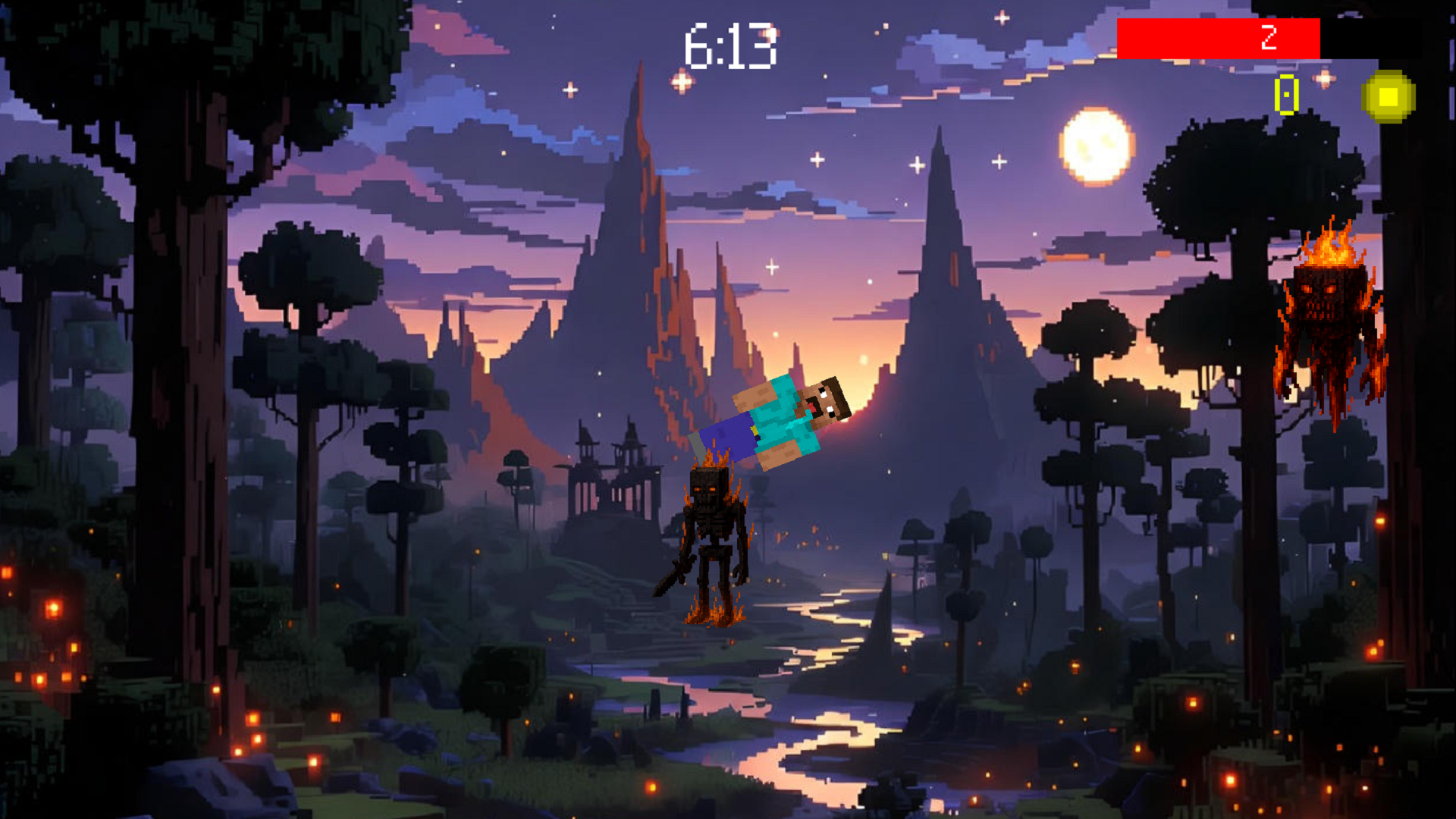Click the coin counter showing 0

1285,95
